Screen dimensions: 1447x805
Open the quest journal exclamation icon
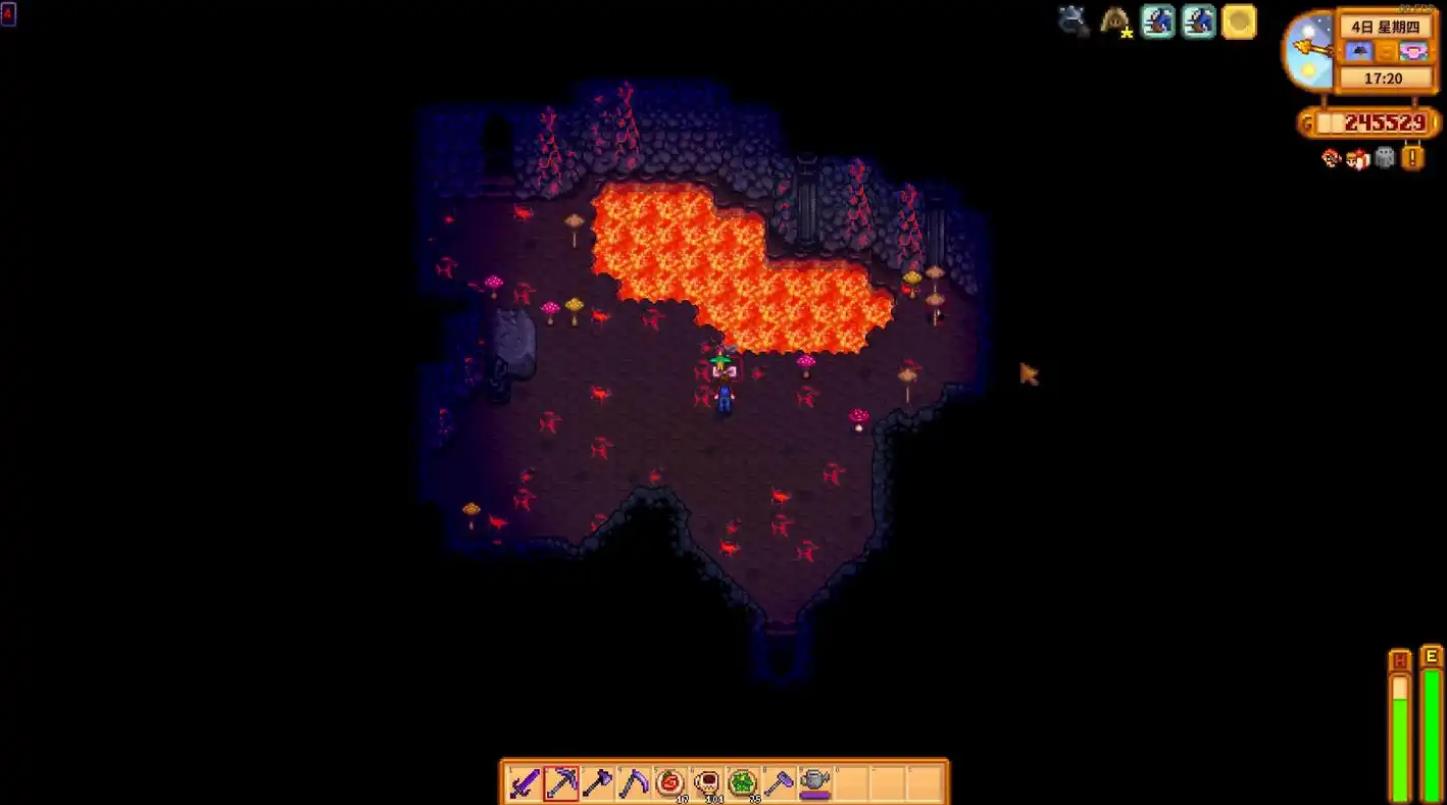(1410, 158)
